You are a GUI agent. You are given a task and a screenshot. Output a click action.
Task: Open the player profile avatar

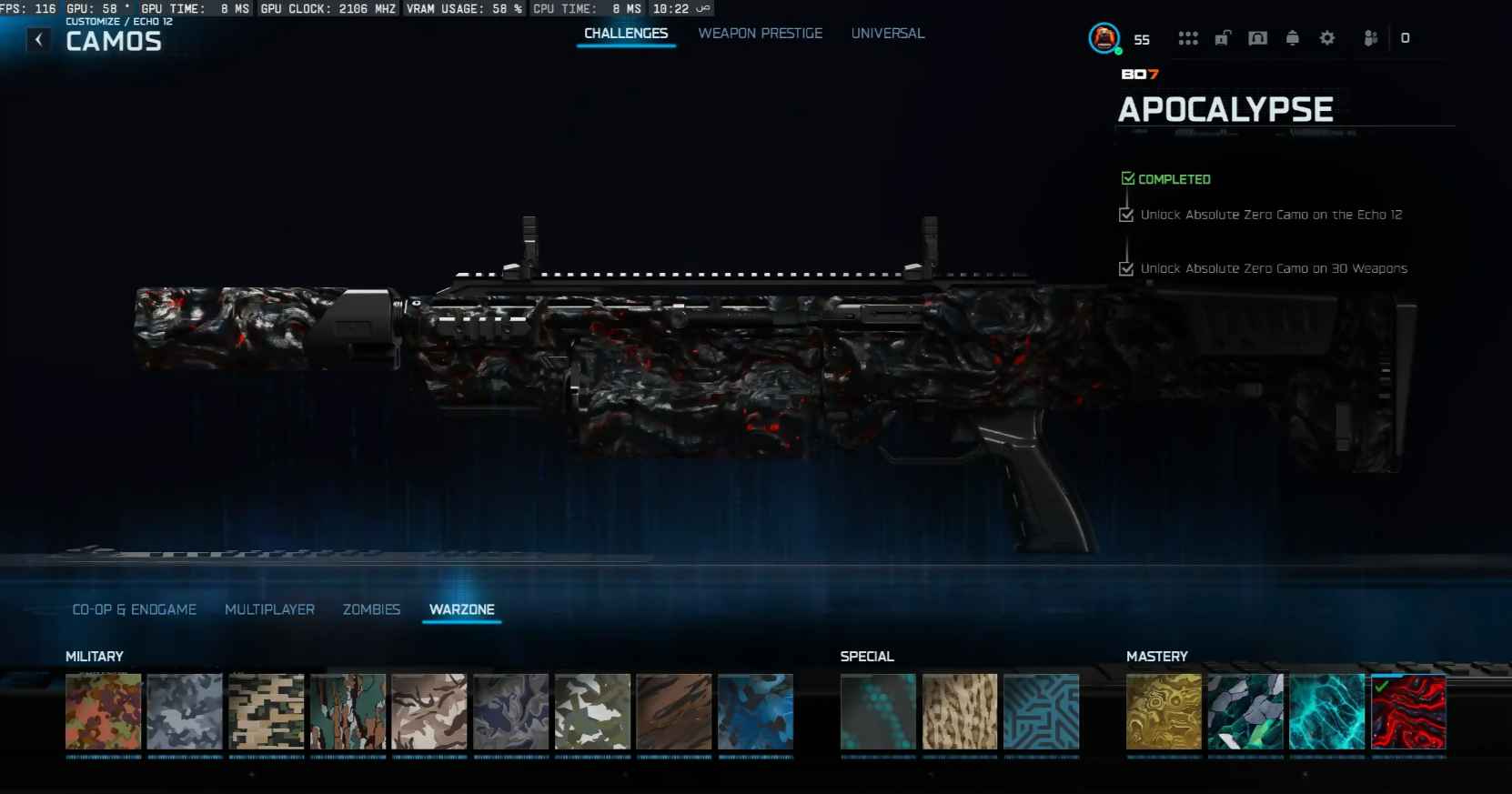pos(1104,38)
